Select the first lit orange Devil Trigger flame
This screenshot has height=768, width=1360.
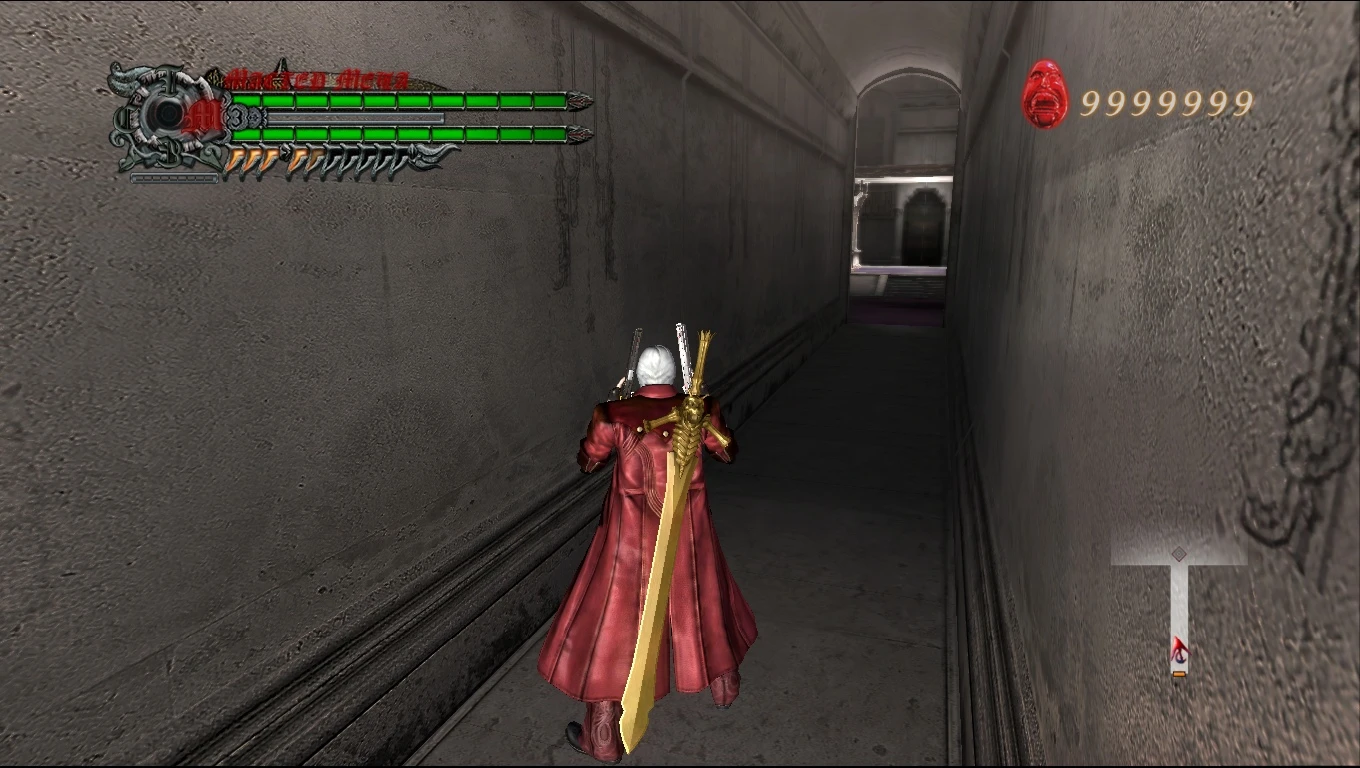(x=235, y=158)
